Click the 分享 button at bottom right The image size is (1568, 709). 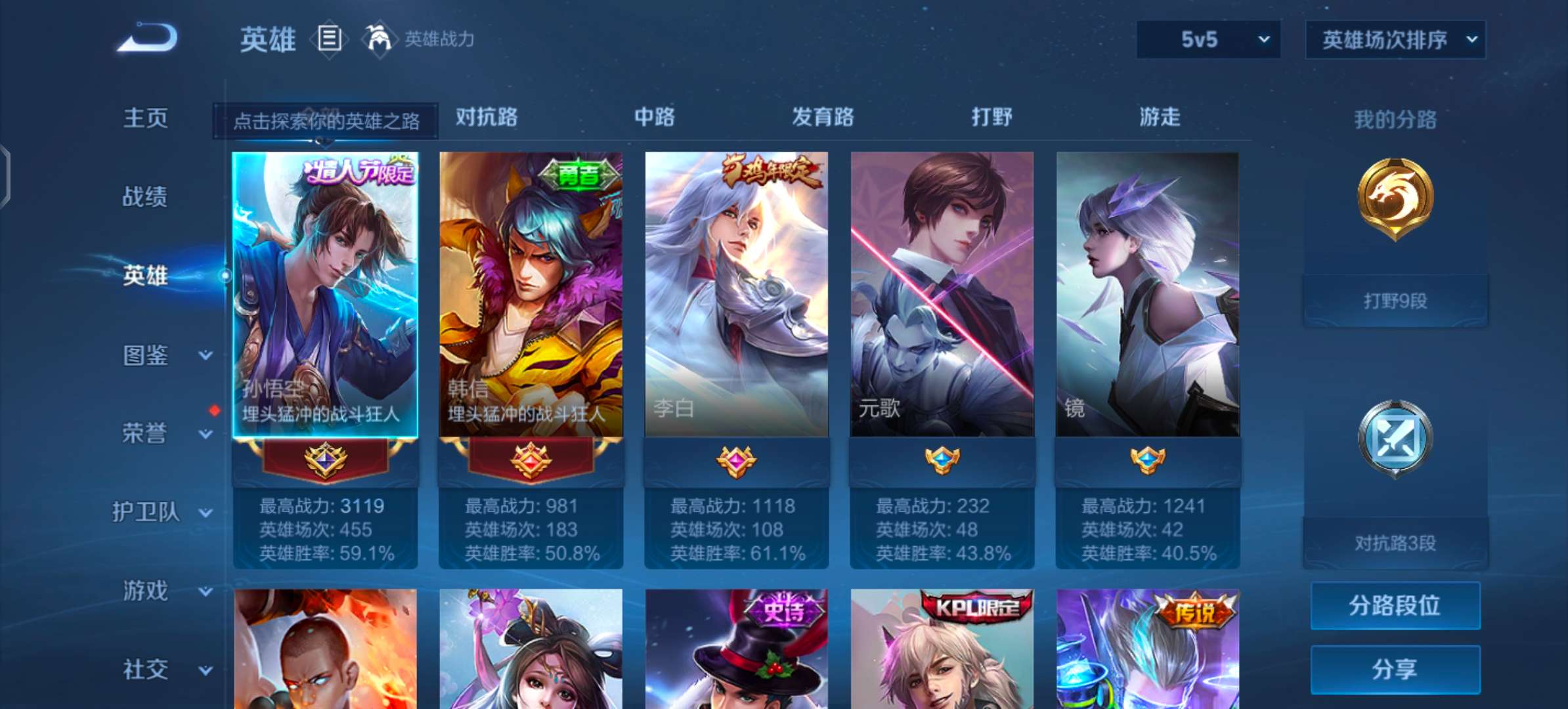[x=1395, y=668]
